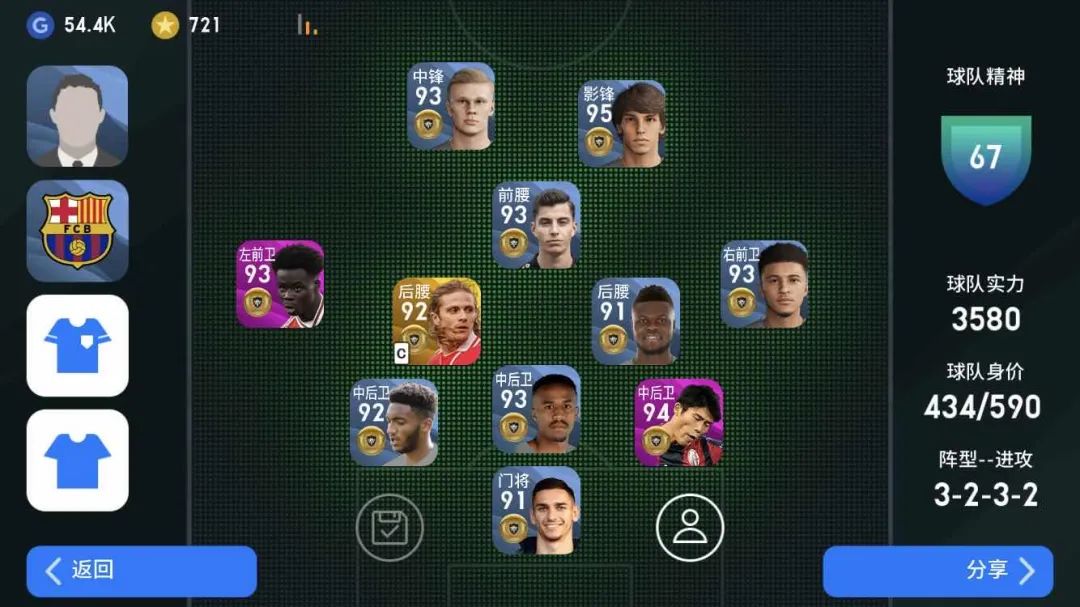Image resolution: width=1080 pixels, height=607 pixels.
Task: Select the 中后卫 card rated 92
Action: [394, 422]
